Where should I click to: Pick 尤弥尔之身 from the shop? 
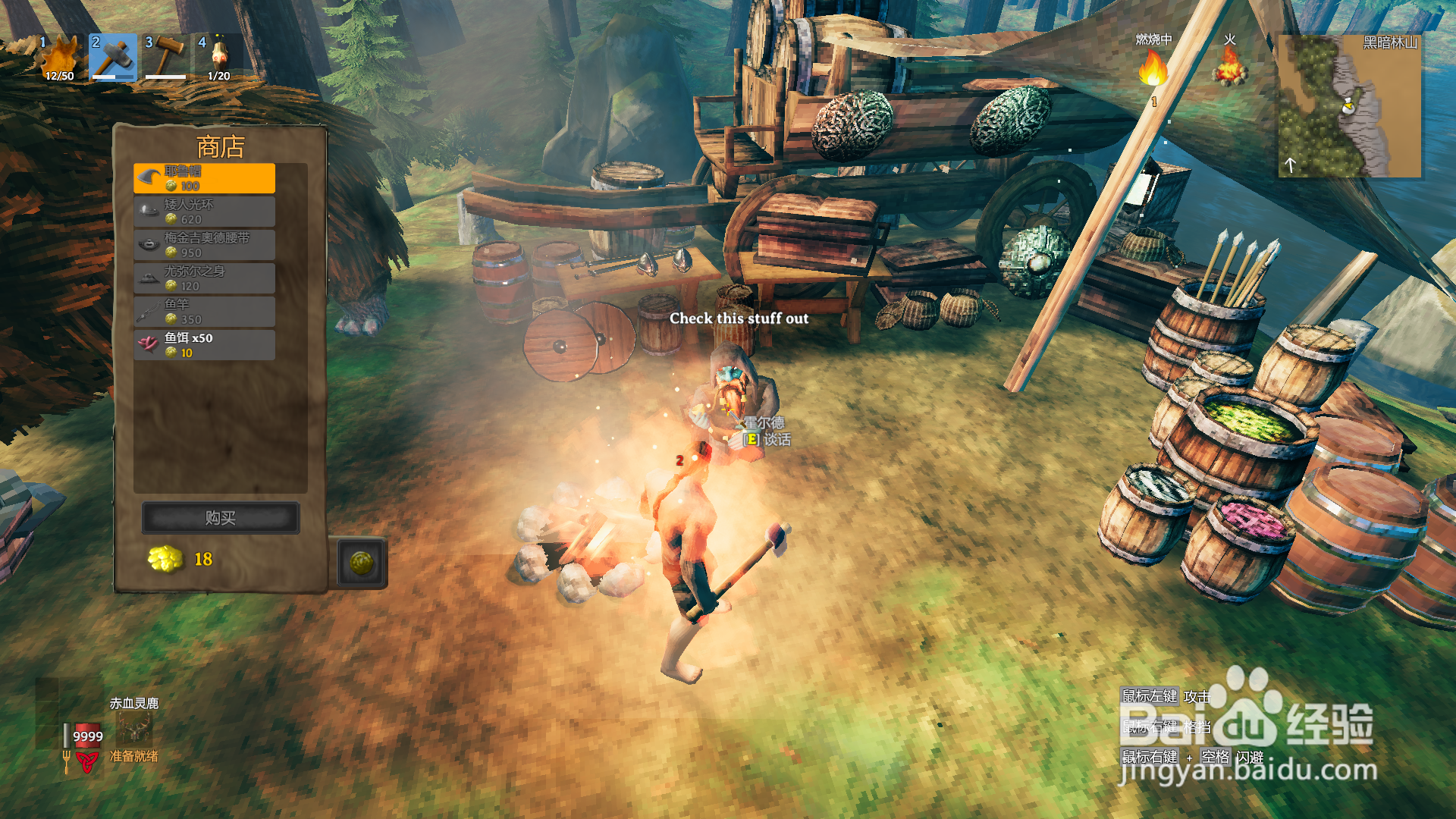point(204,278)
